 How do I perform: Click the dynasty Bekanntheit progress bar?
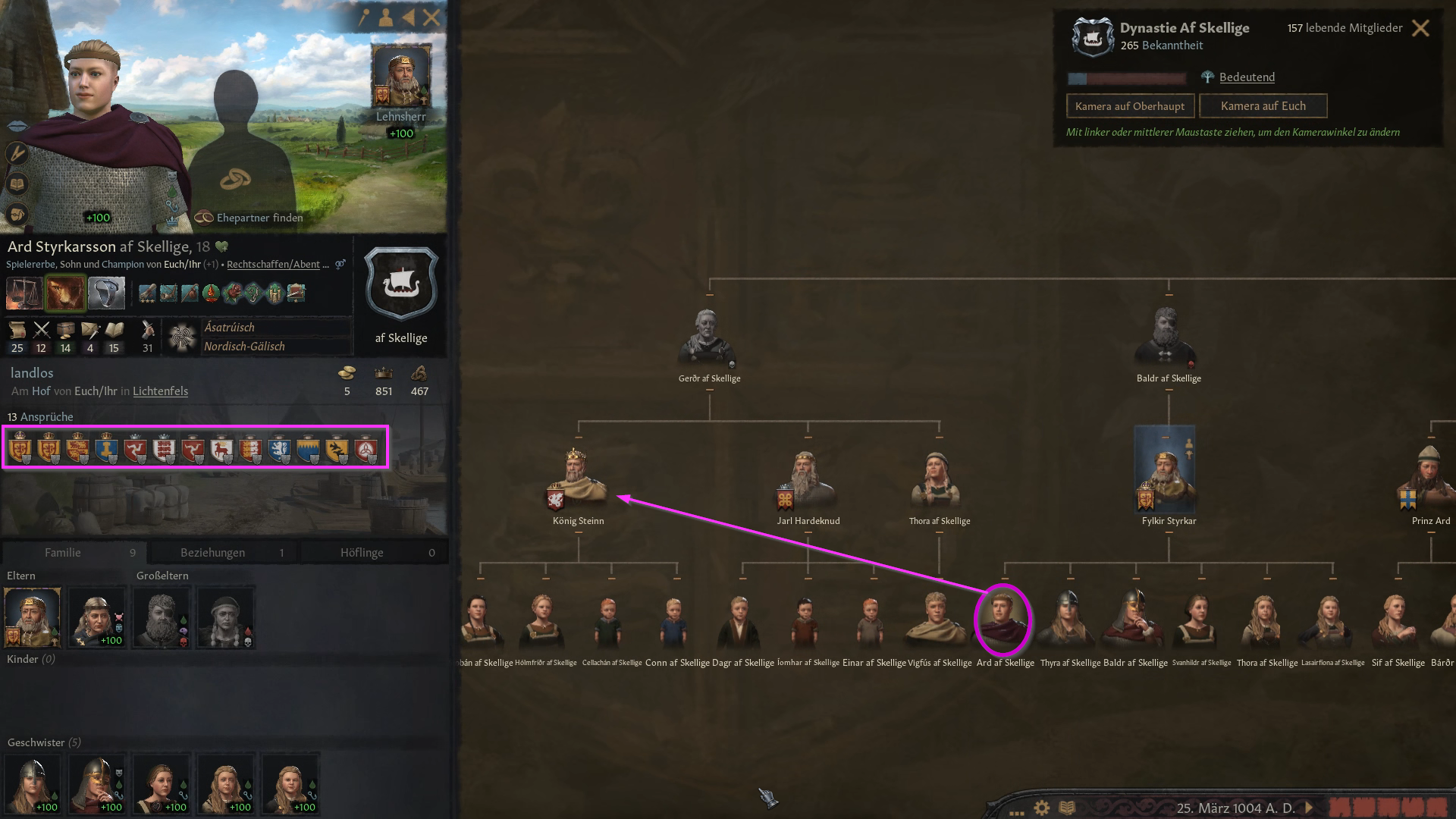pos(1128,77)
